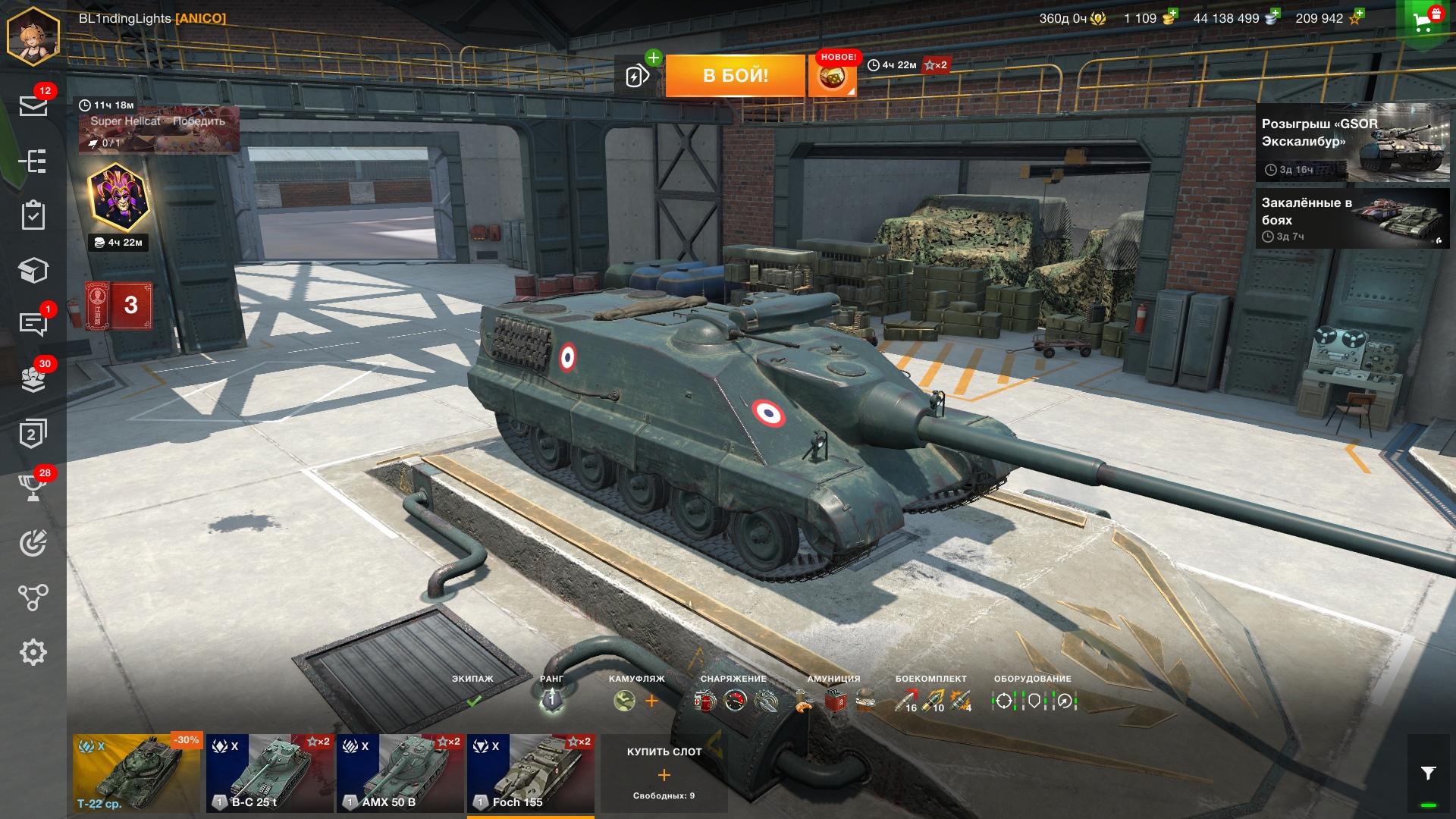Open the settings gear

point(33,652)
